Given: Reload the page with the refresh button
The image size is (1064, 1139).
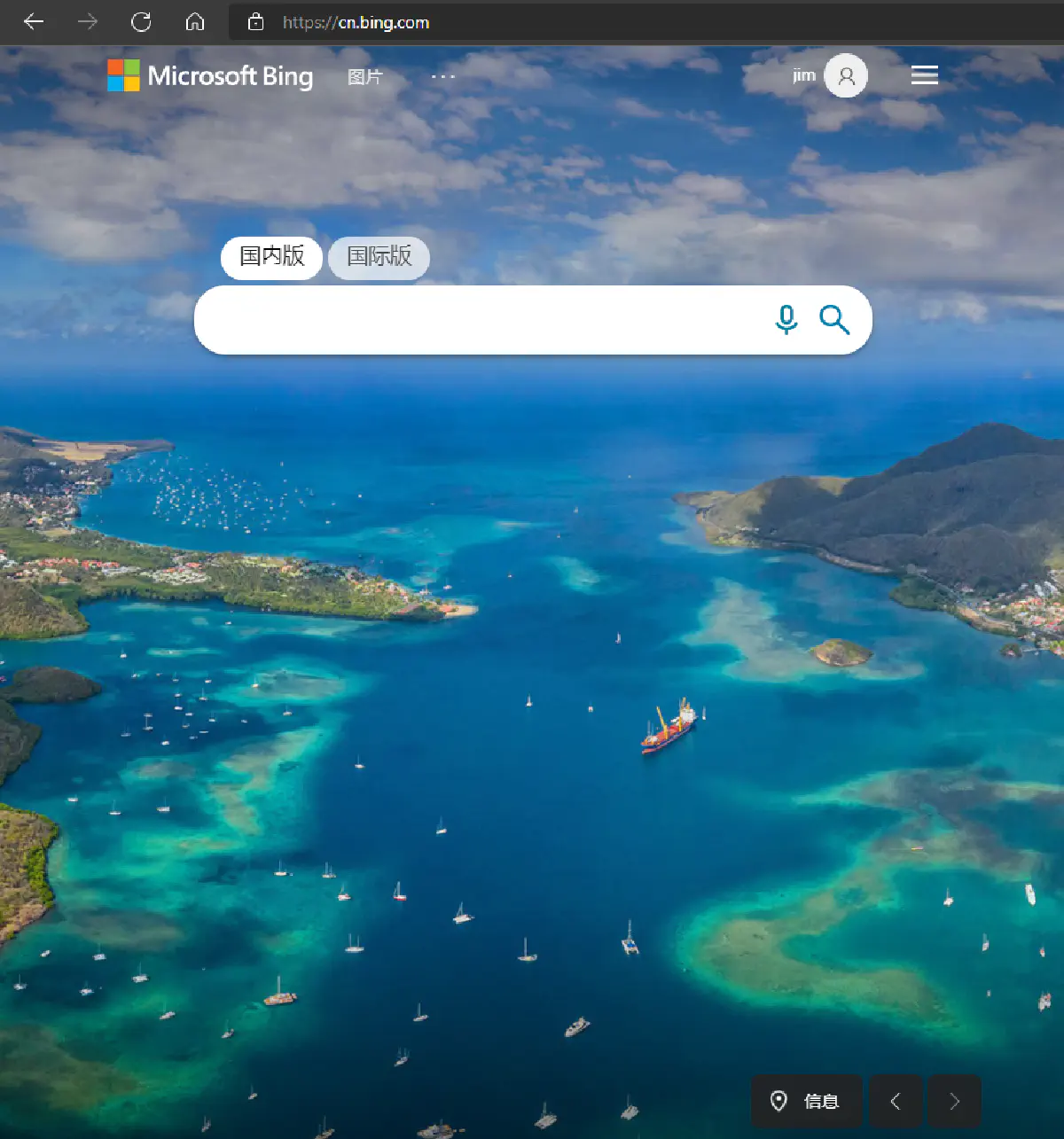Looking at the screenshot, I should tap(141, 22).
